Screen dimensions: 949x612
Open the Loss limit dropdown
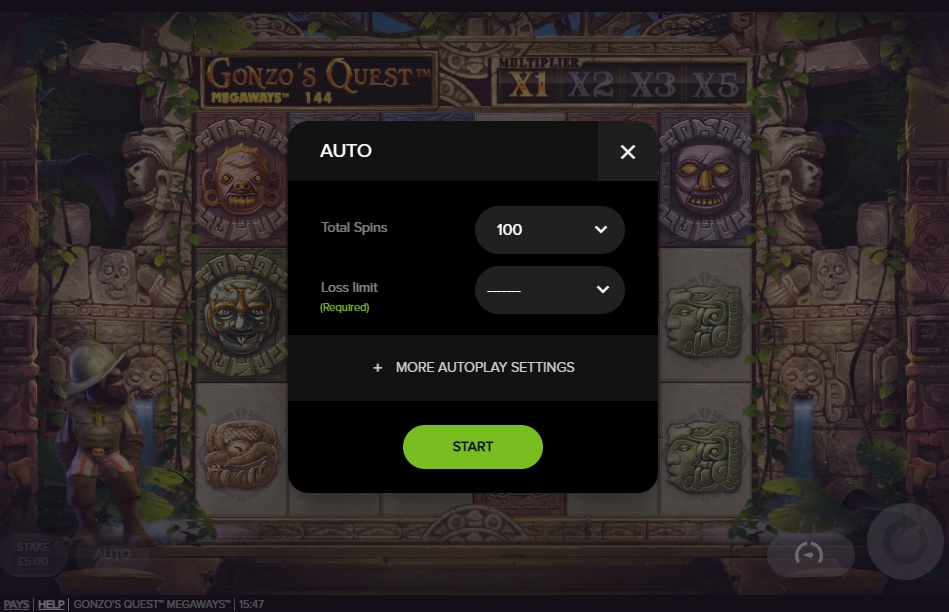click(549, 290)
